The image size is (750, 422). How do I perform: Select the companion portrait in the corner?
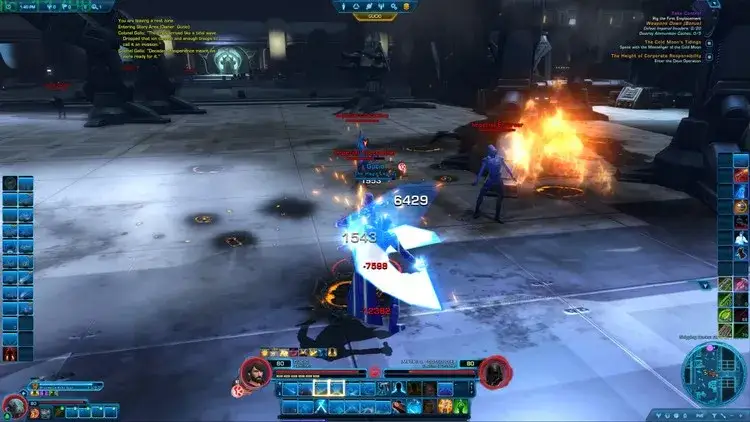14,405
